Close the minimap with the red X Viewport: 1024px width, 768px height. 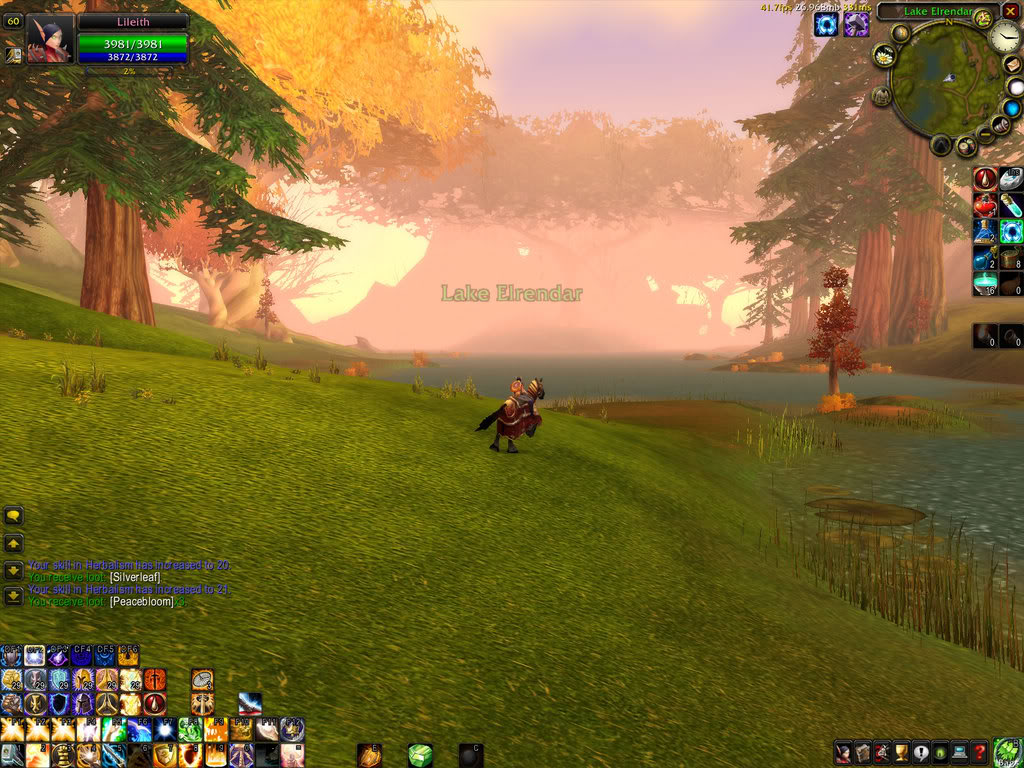1010,12
